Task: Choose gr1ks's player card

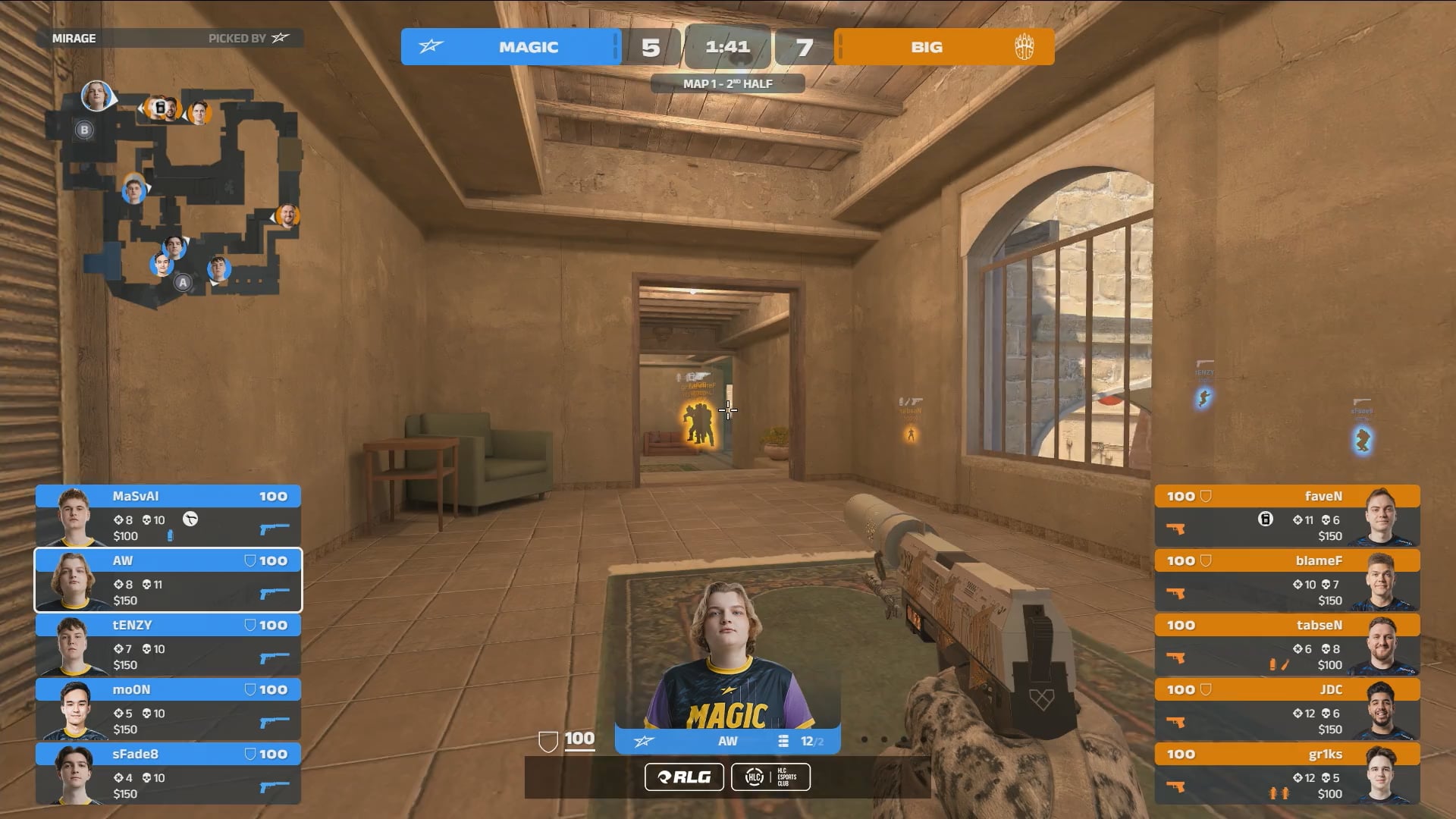Action: coord(1287,773)
